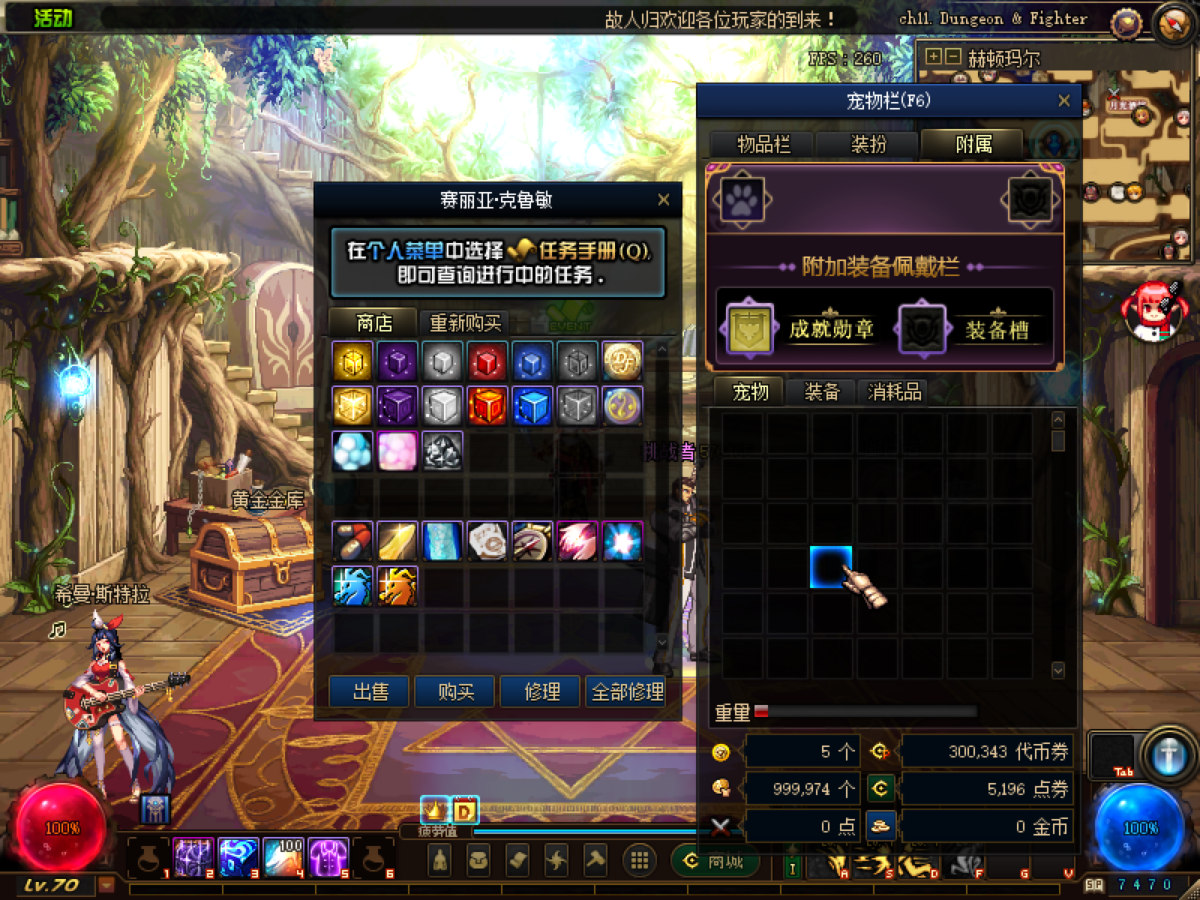1200x900 pixels.
Task: Close the 宠物栏 inventory panel
Action: [1064, 101]
